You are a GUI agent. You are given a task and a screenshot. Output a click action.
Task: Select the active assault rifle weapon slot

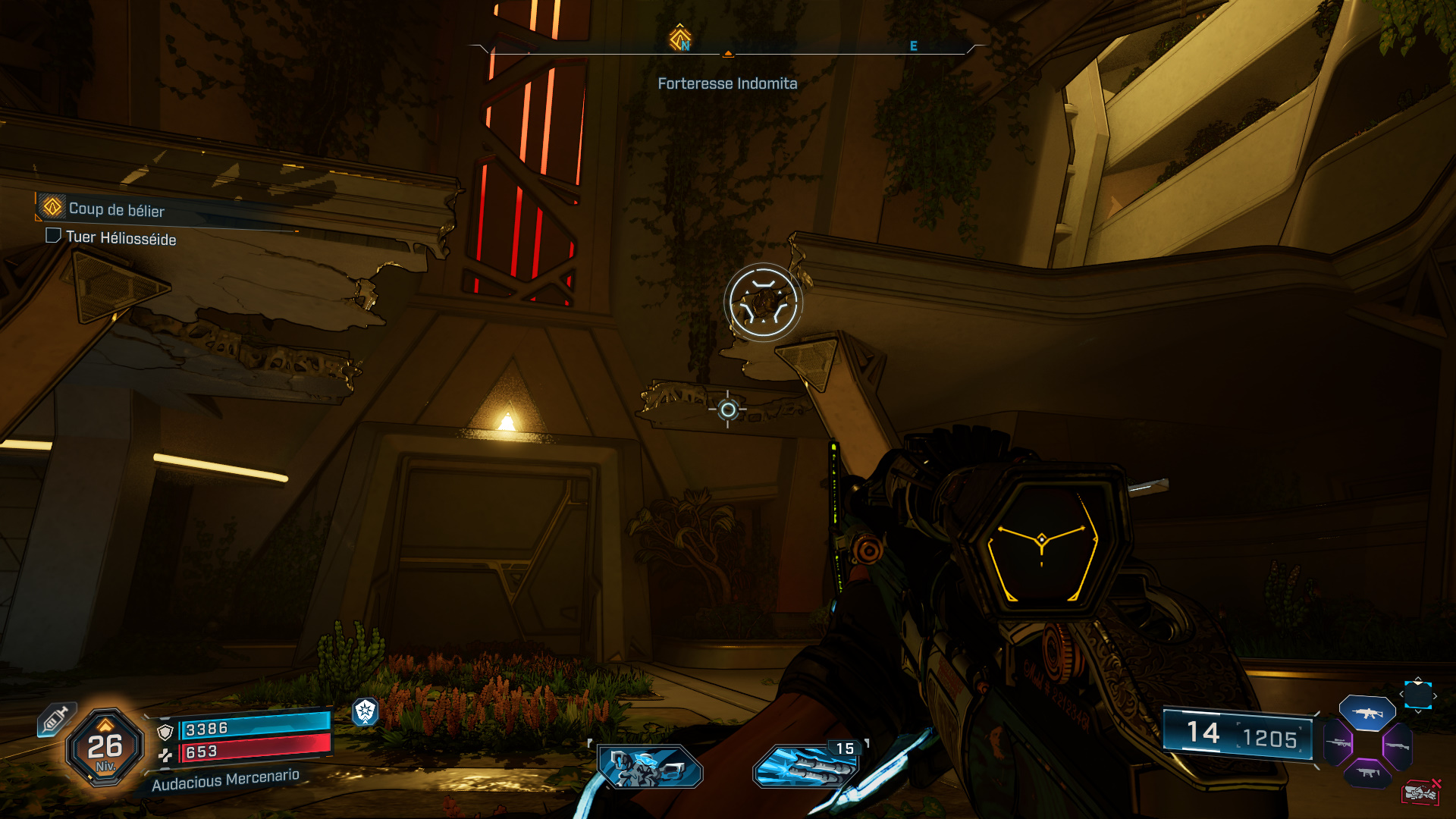click(x=1367, y=713)
